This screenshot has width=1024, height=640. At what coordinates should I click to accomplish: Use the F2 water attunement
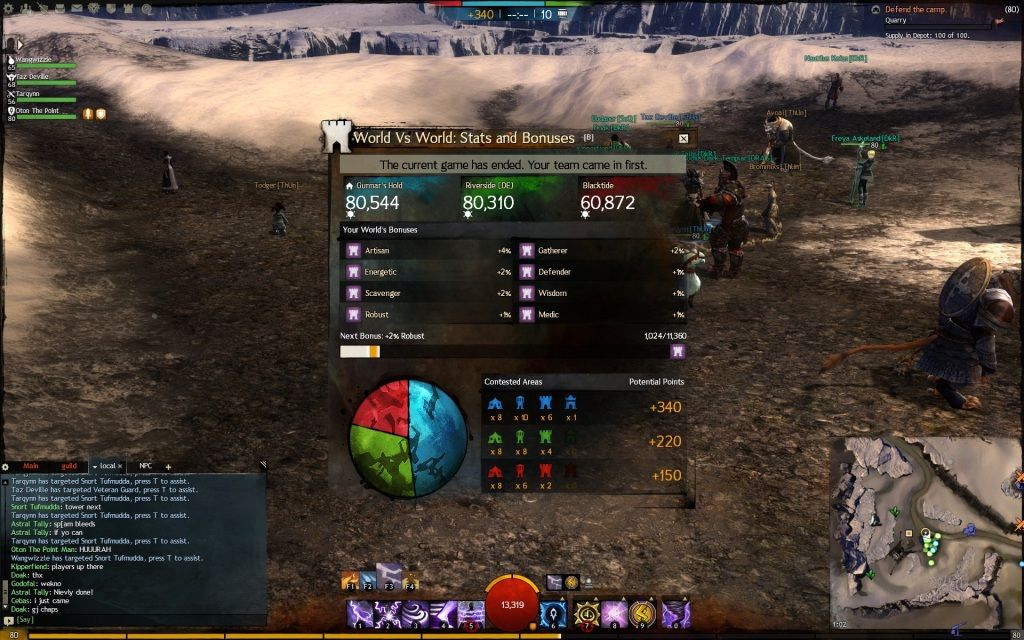pyautogui.click(x=369, y=581)
